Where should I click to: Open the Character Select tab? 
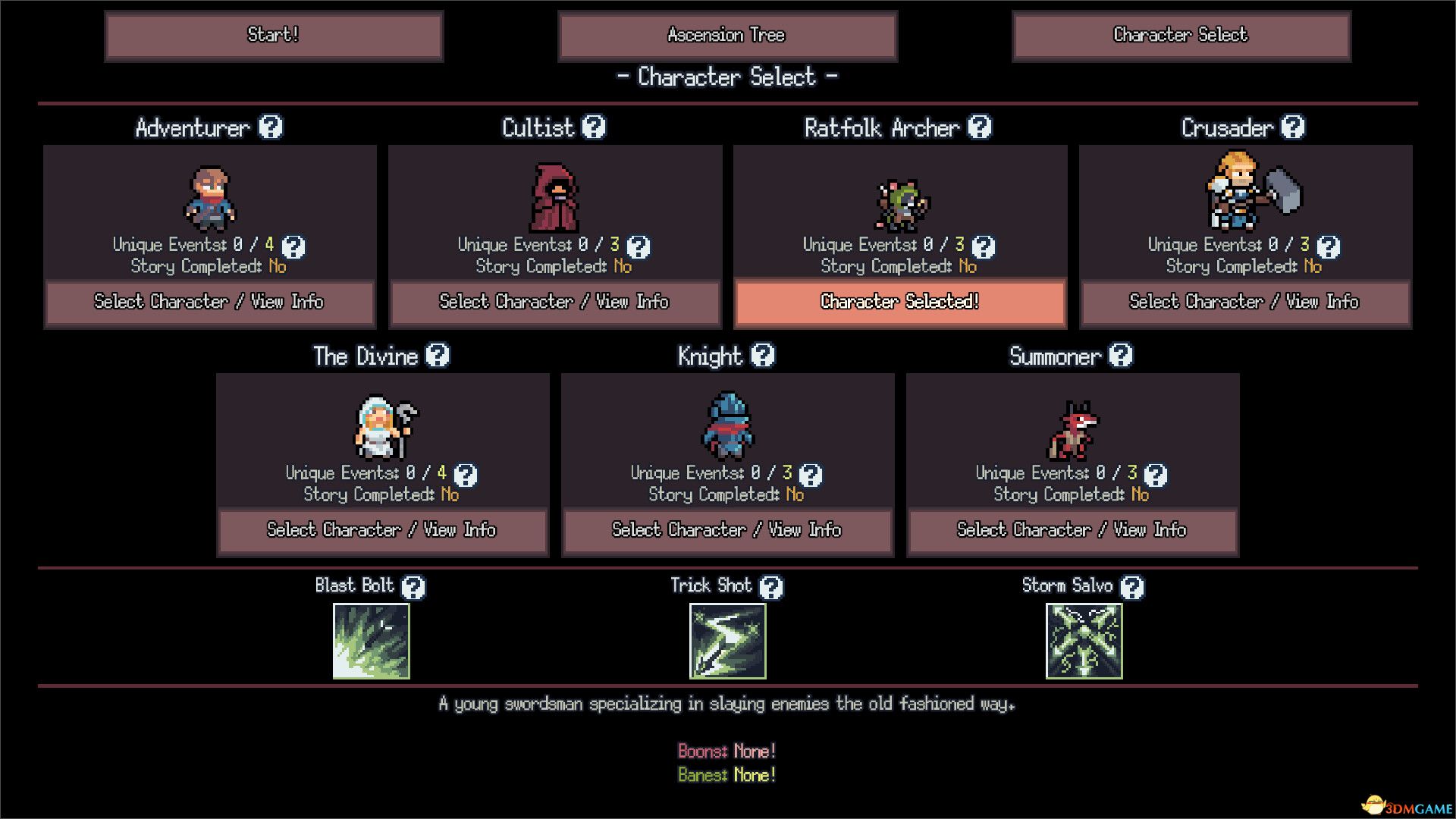(x=1179, y=36)
